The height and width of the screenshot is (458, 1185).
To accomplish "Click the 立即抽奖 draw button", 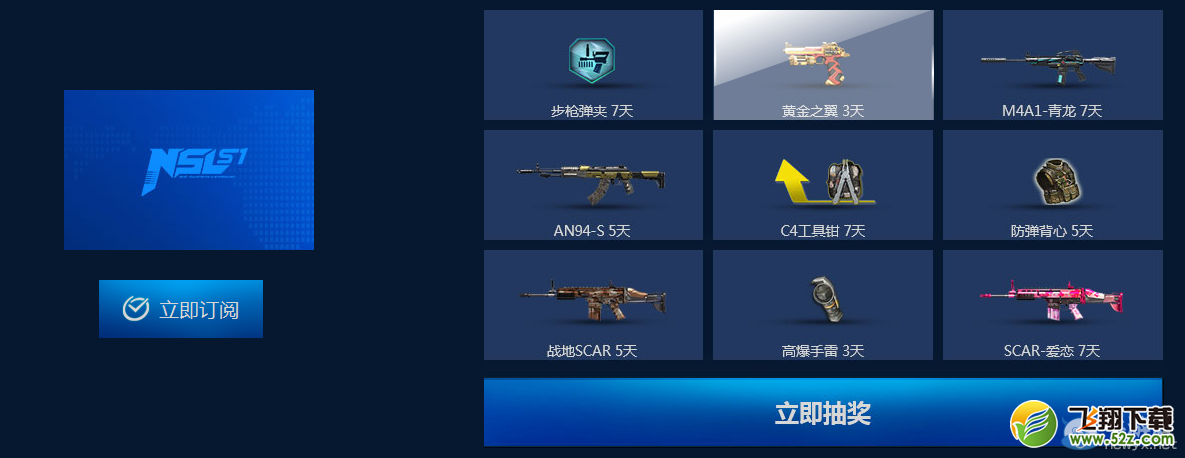I will pyautogui.click(x=822, y=412).
